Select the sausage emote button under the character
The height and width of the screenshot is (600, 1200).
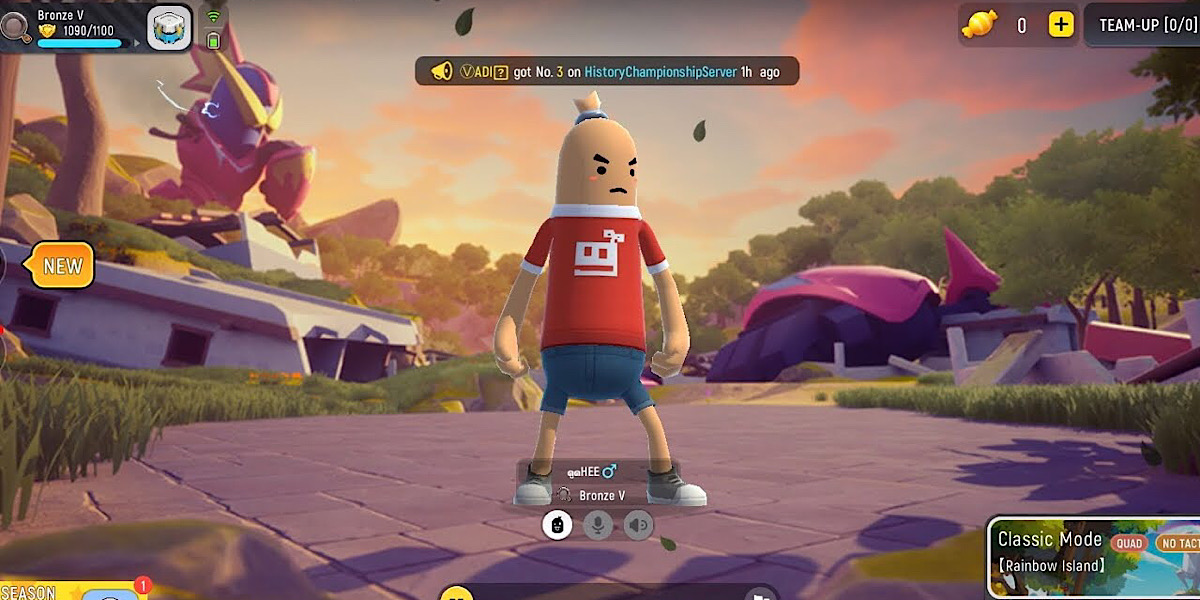point(557,524)
